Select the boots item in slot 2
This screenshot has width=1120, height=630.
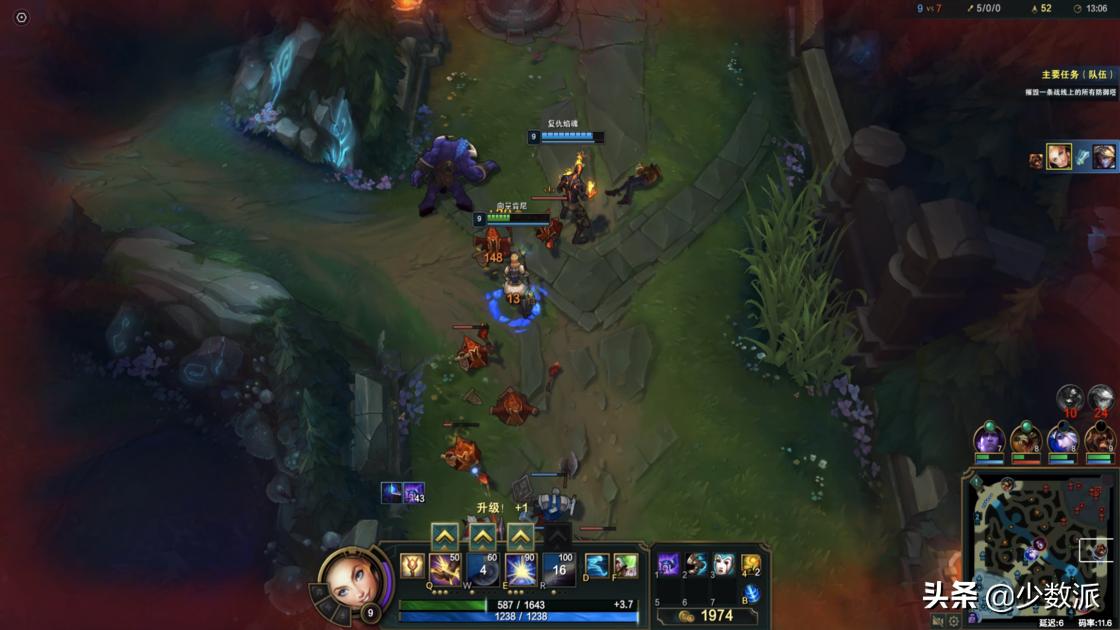[x=696, y=564]
